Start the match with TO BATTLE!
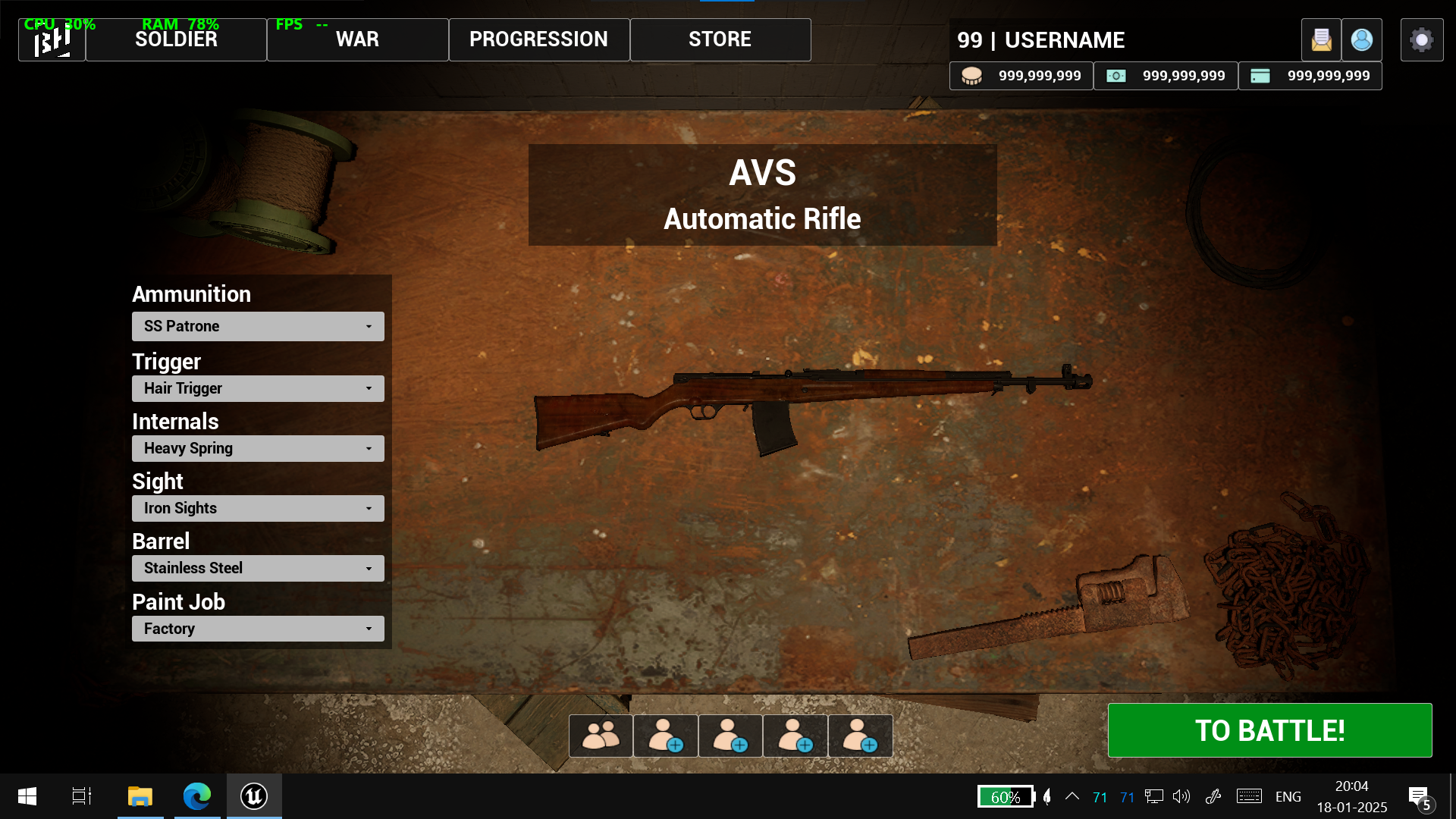 click(1269, 730)
